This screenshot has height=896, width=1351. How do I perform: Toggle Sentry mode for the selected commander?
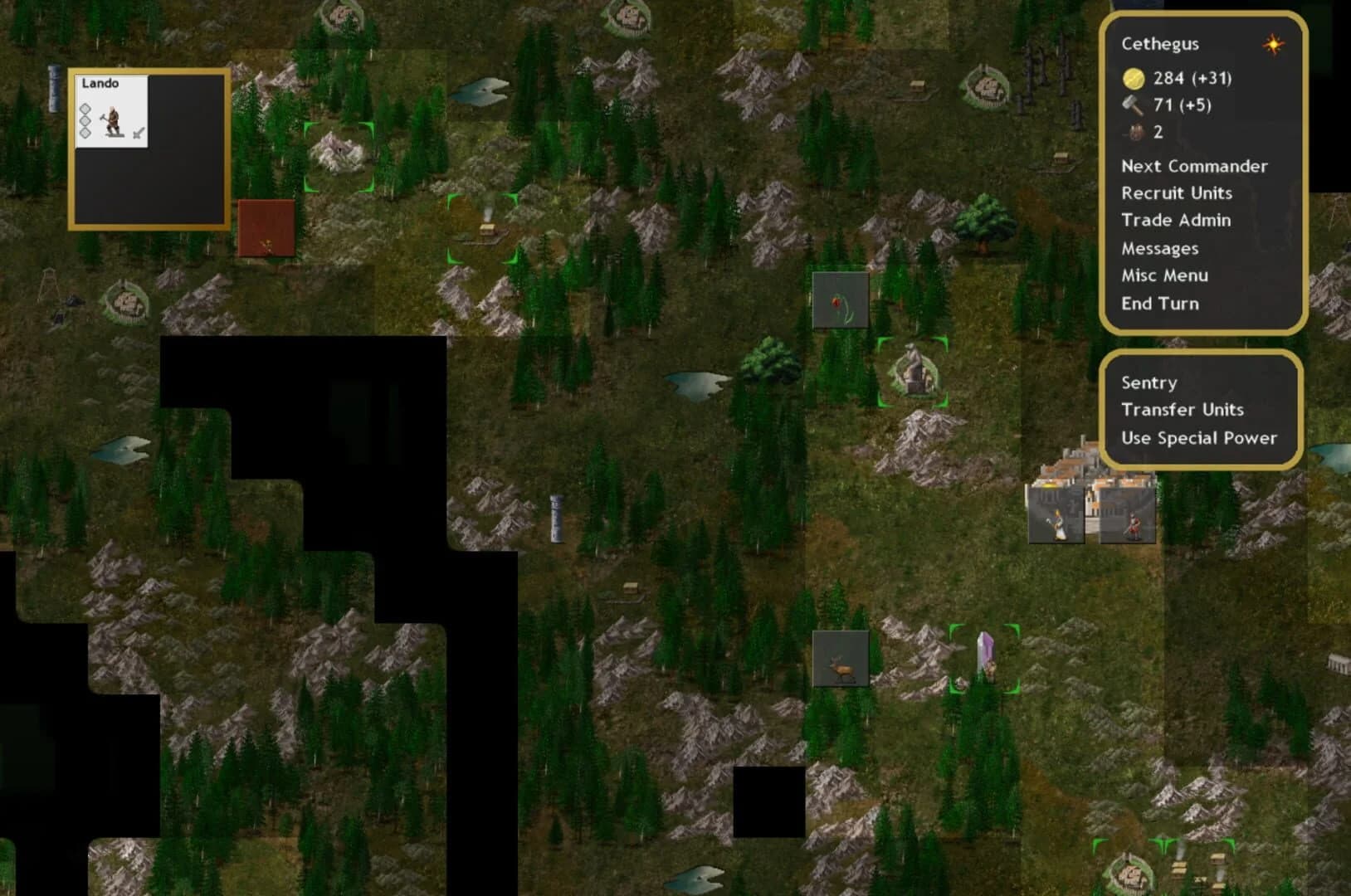click(x=1149, y=382)
